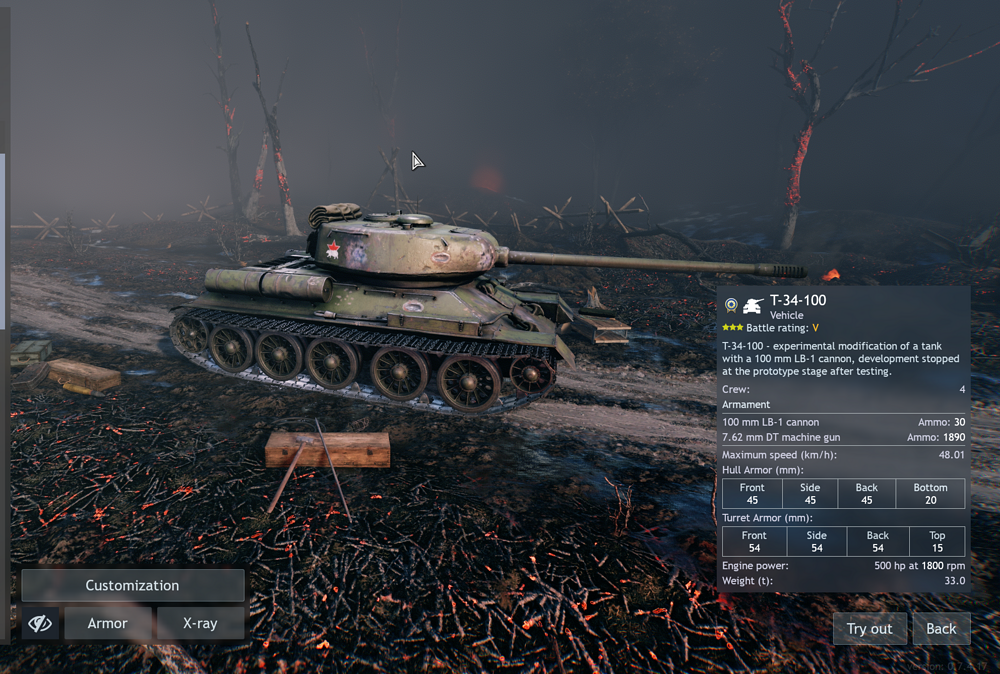Open the Customization menu

[x=132, y=585]
